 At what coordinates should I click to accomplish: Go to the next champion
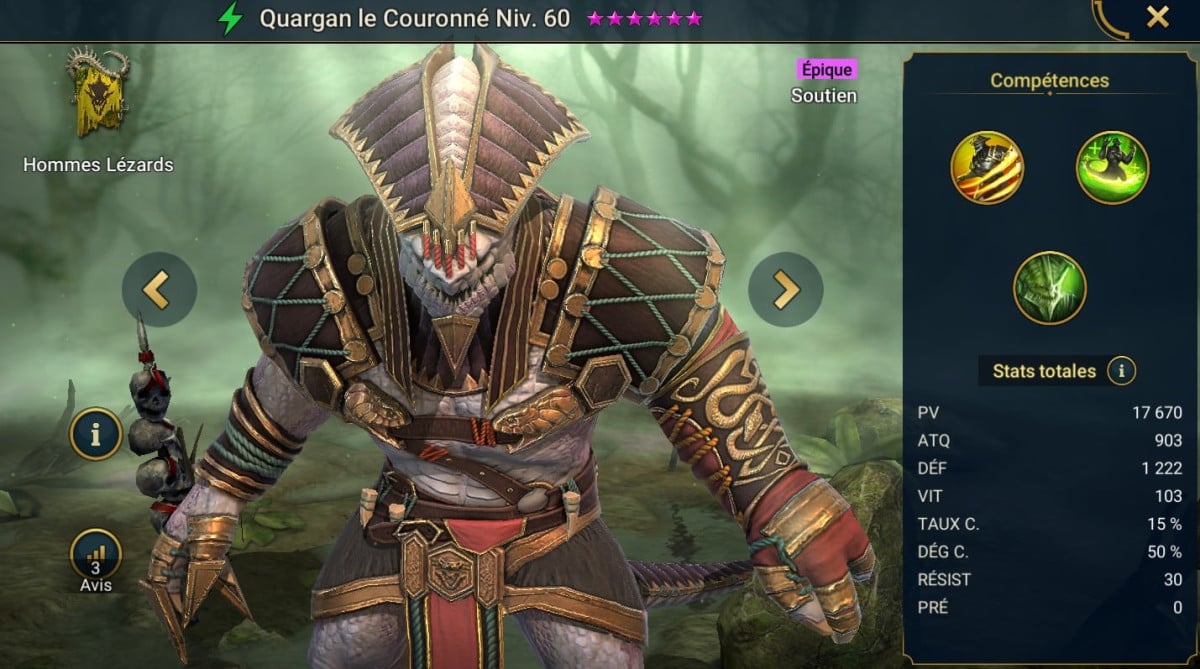786,290
